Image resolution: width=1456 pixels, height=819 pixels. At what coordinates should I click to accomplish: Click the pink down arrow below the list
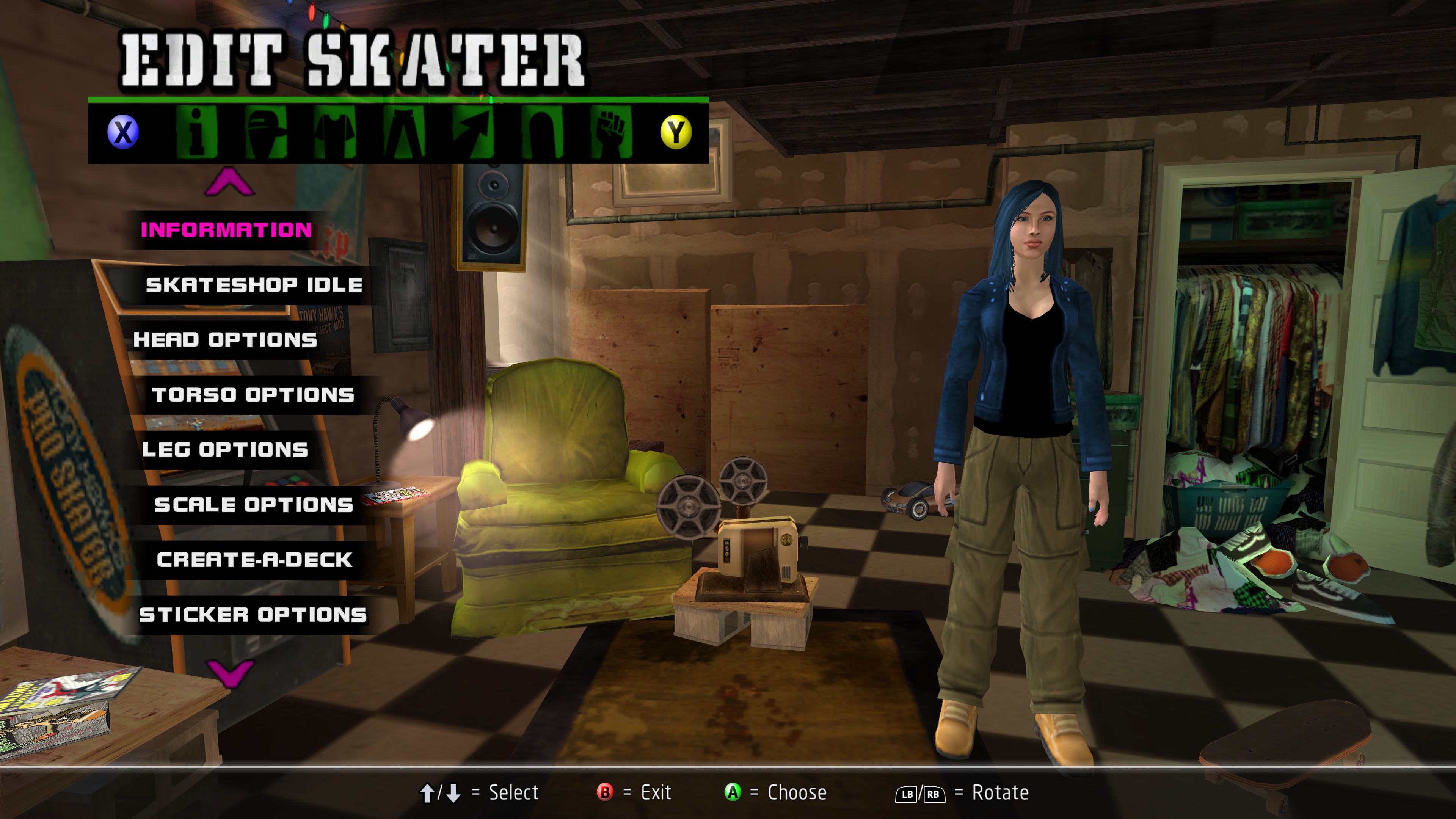(x=229, y=673)
